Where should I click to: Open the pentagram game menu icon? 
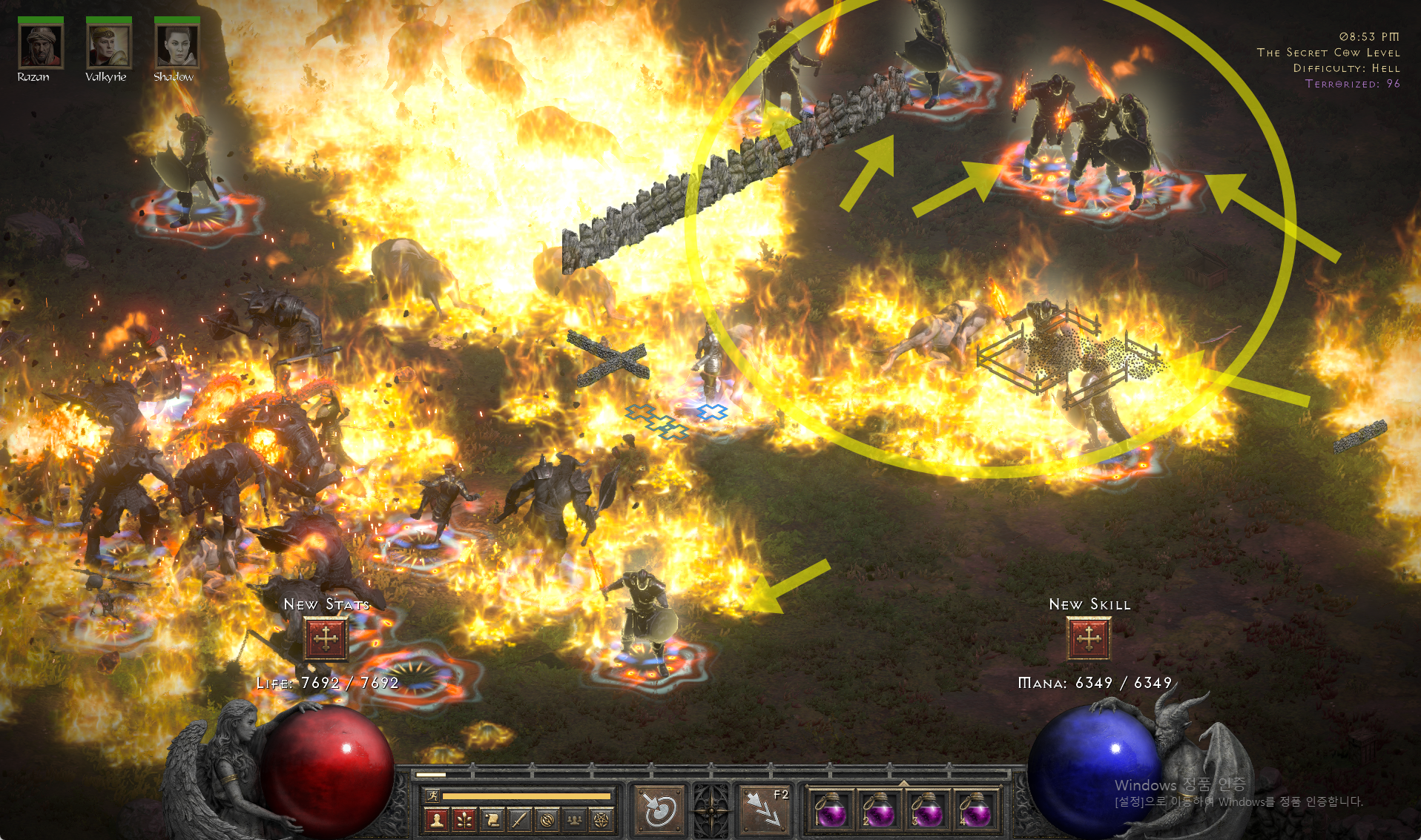pyautogui.click(x=601, y=819)
